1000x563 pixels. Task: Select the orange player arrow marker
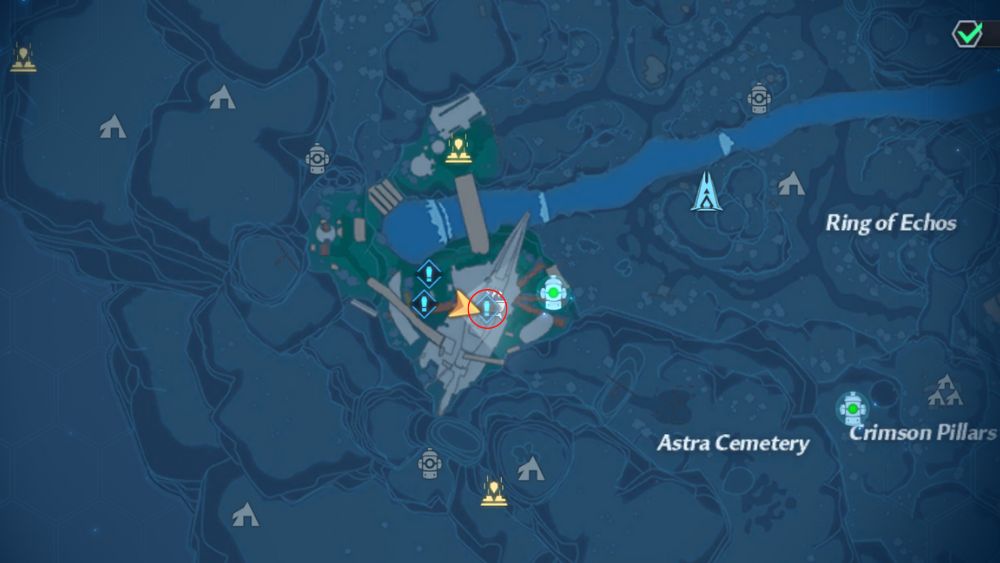point(462,307)
